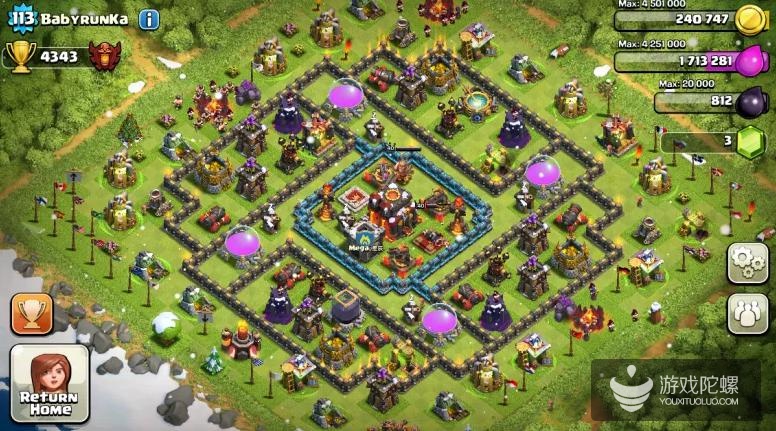Tap the red league badge beside trophies

[x=103, y=57]
